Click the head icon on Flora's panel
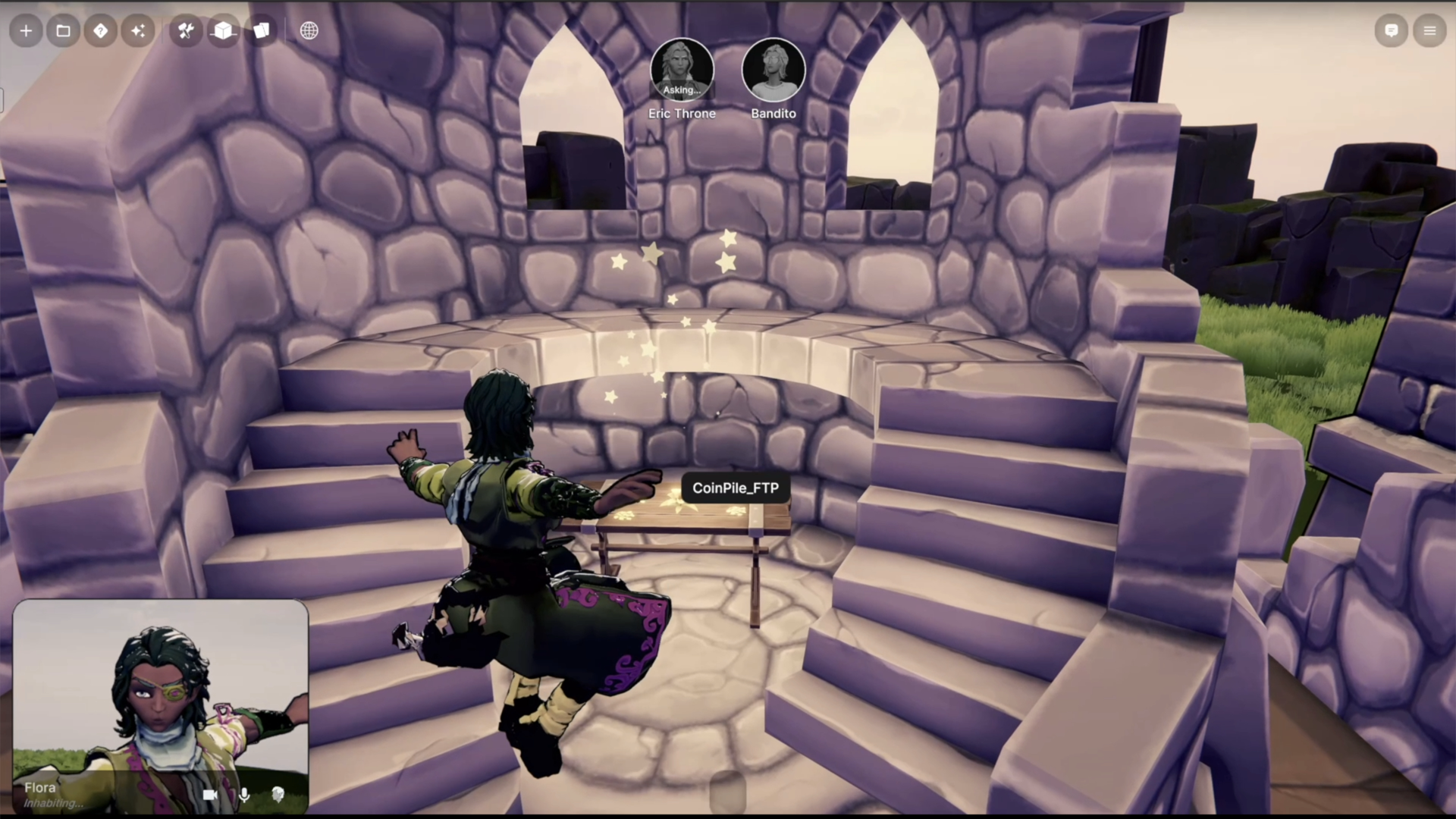Screen dimensions: 1456x819 278,795
